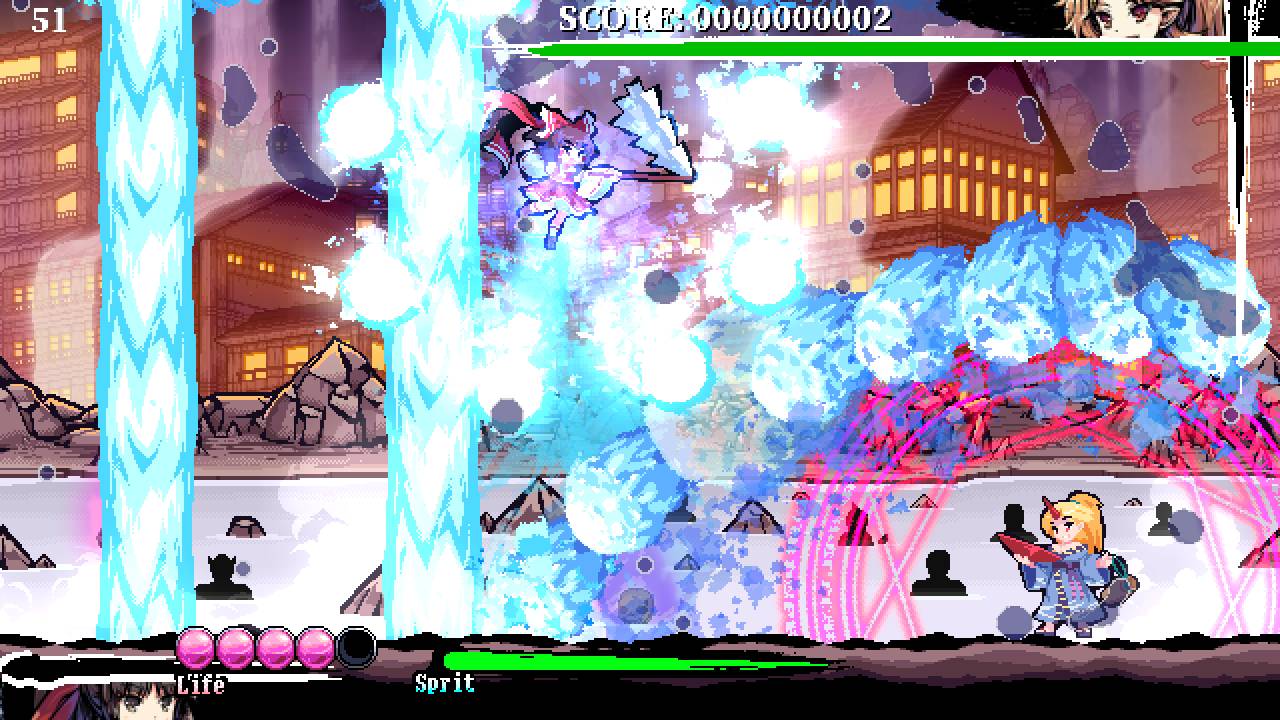1280x720 pixels.
Task: Click the third pink Life orb
Action: click(279, 649)
